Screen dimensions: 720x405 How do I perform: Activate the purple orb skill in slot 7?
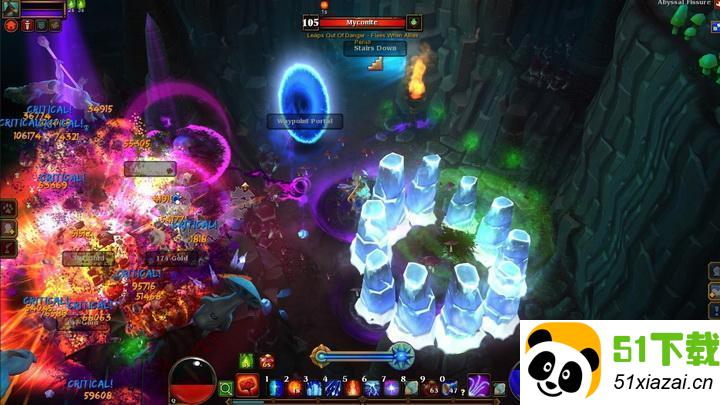coord(391,386)
